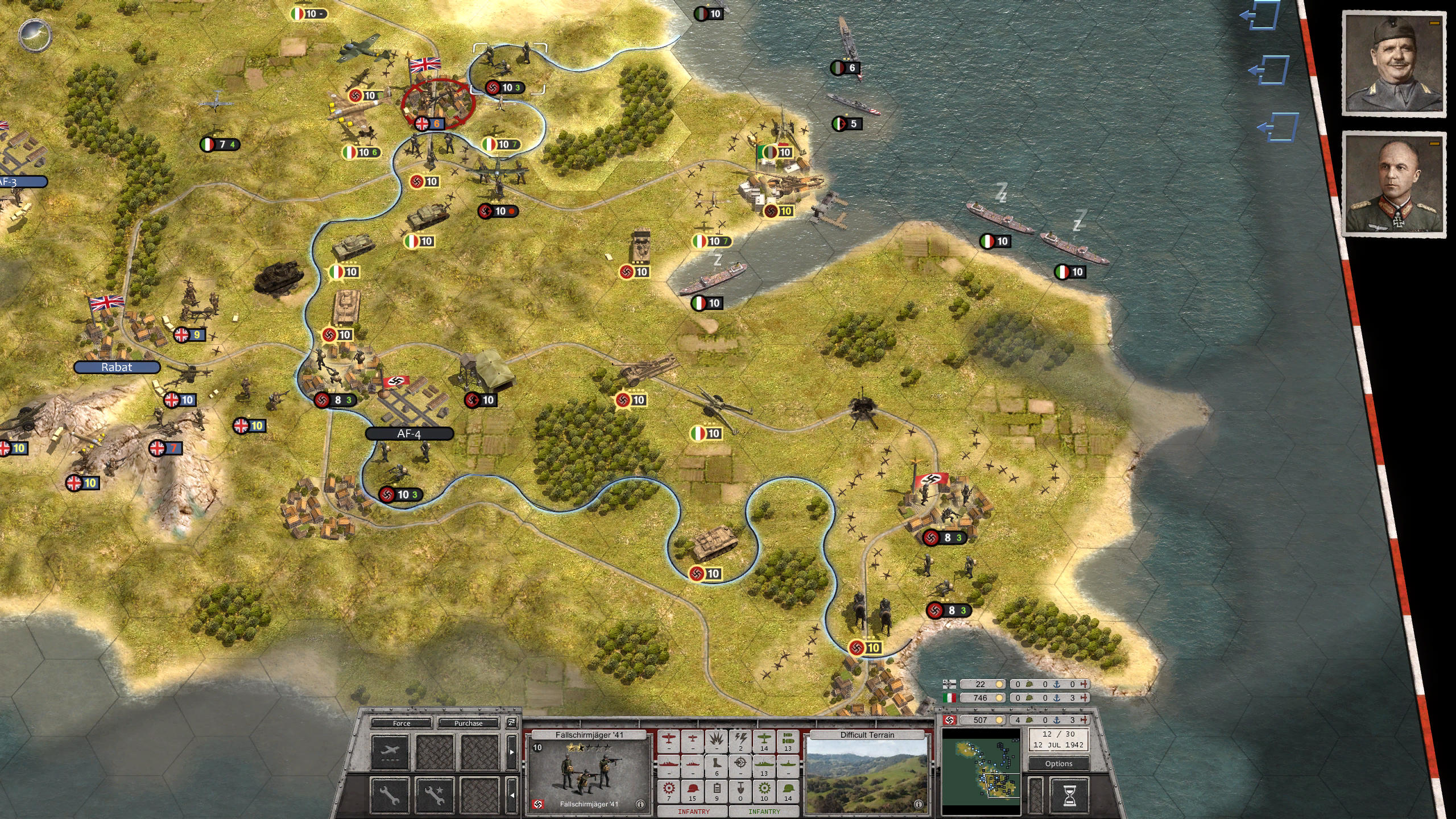Screen dimensions: 1456x819
Task: Select the elite repair wrench-with-star icon
Action: (x=434, y=796)
